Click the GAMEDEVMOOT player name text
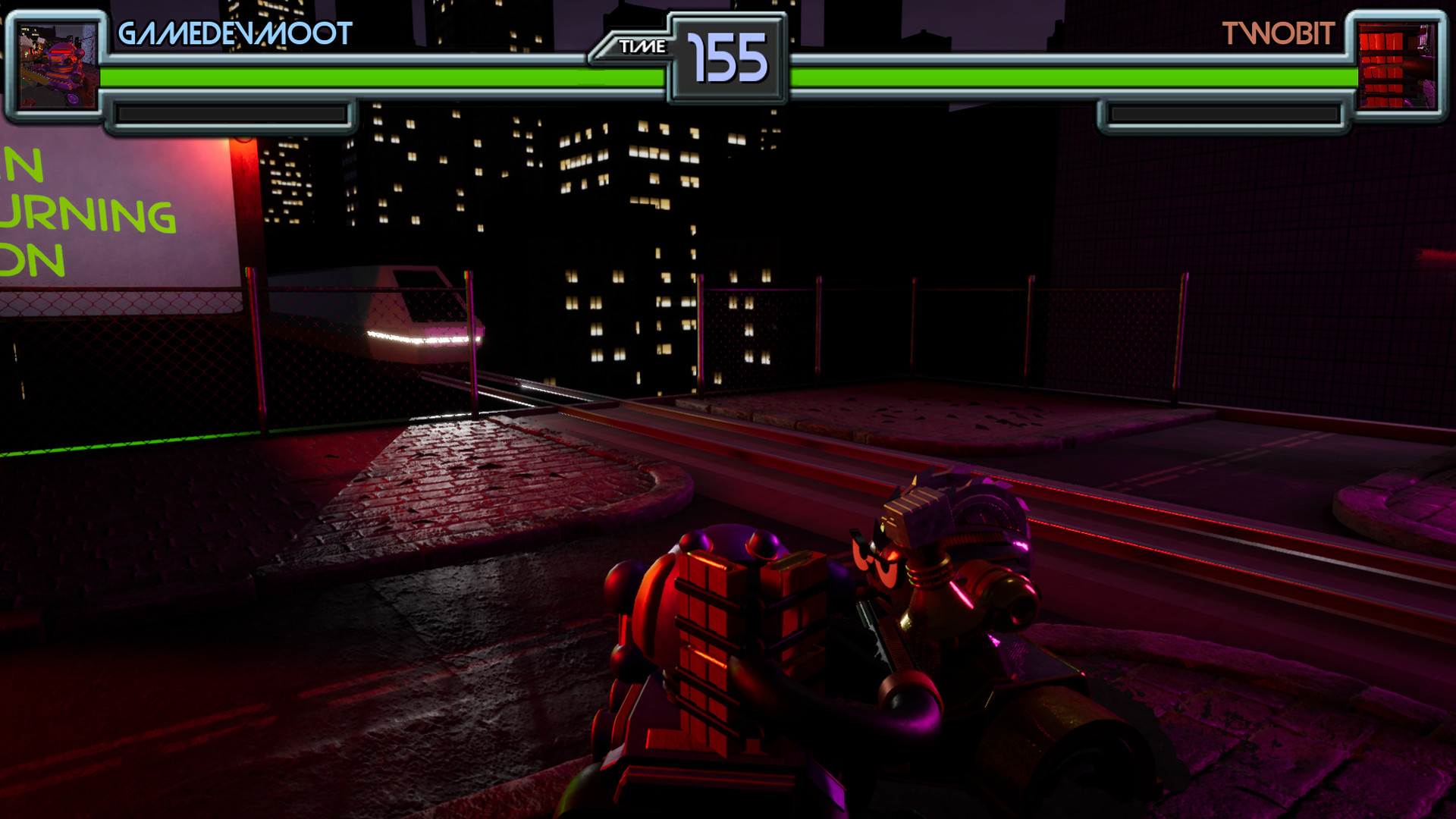Viewport: 1456px width, 819px height. tap(235, 32)
